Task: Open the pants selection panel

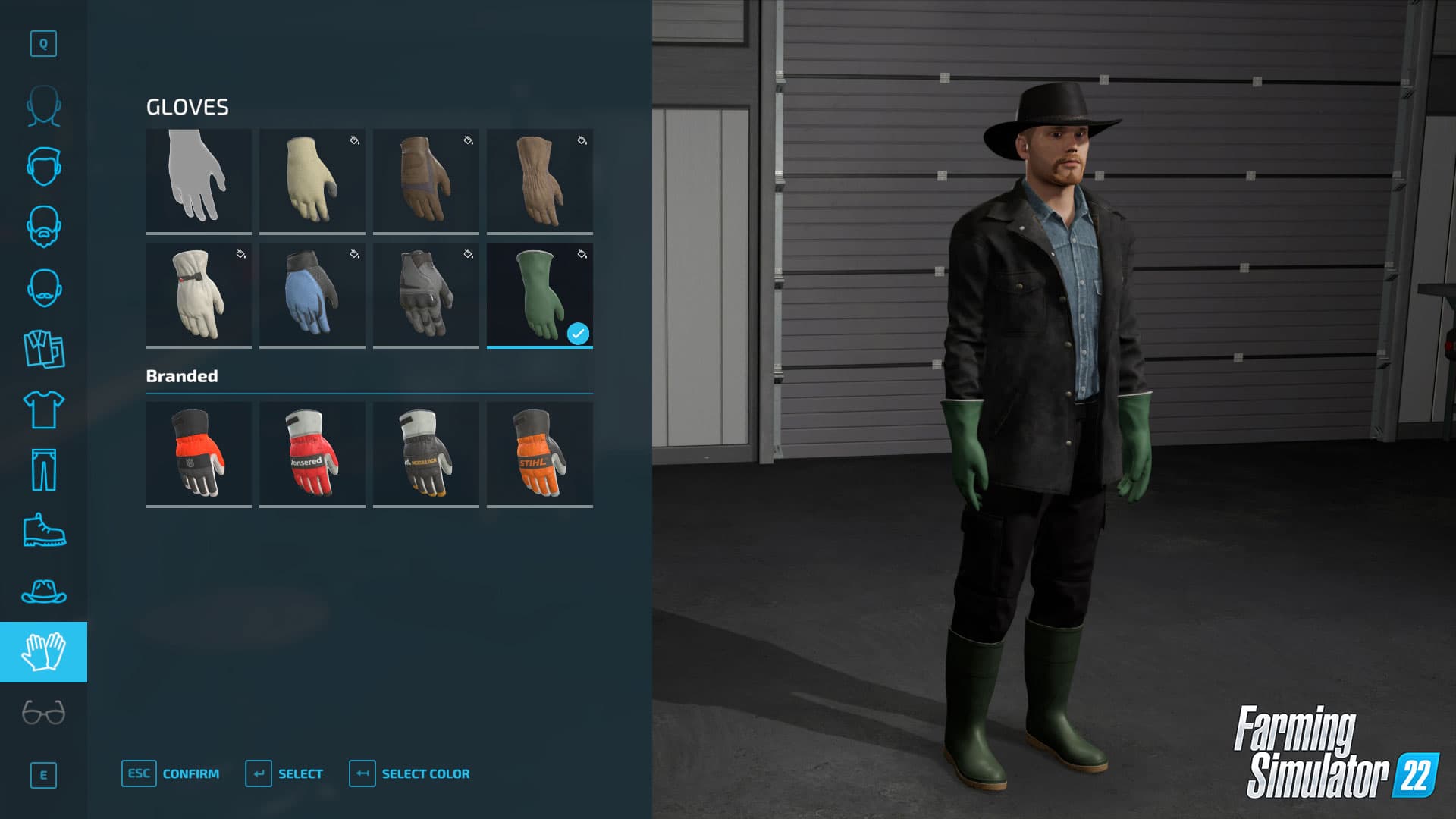Action: click(44, 469)
